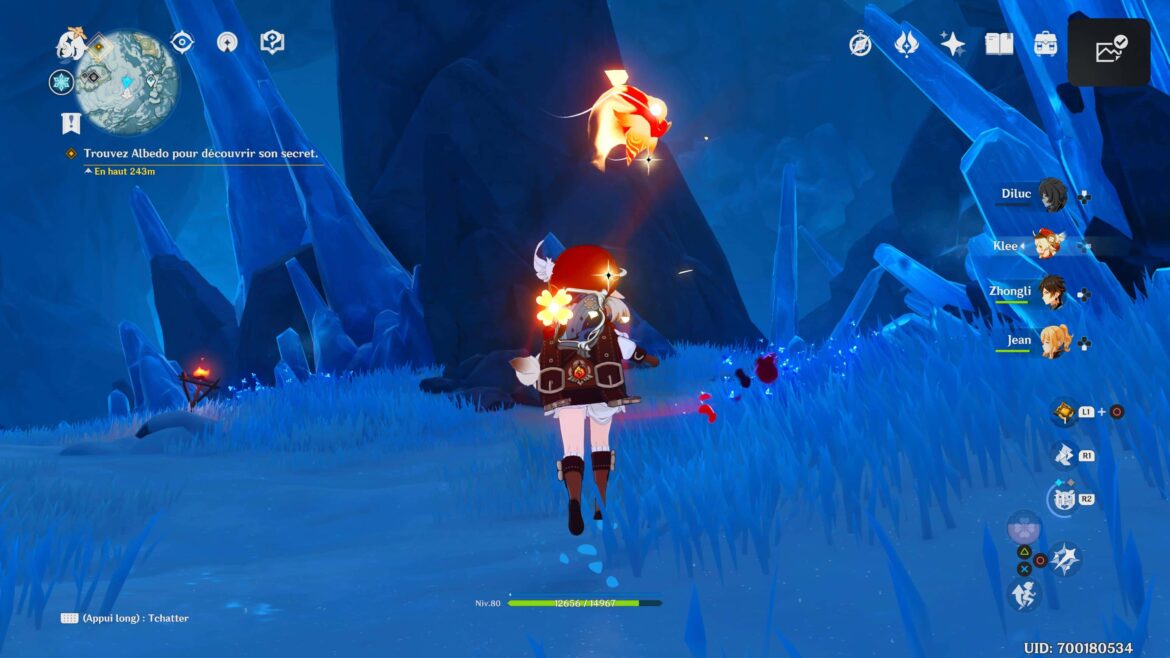Open the four-point star wish icon

(x=952, y=44)
